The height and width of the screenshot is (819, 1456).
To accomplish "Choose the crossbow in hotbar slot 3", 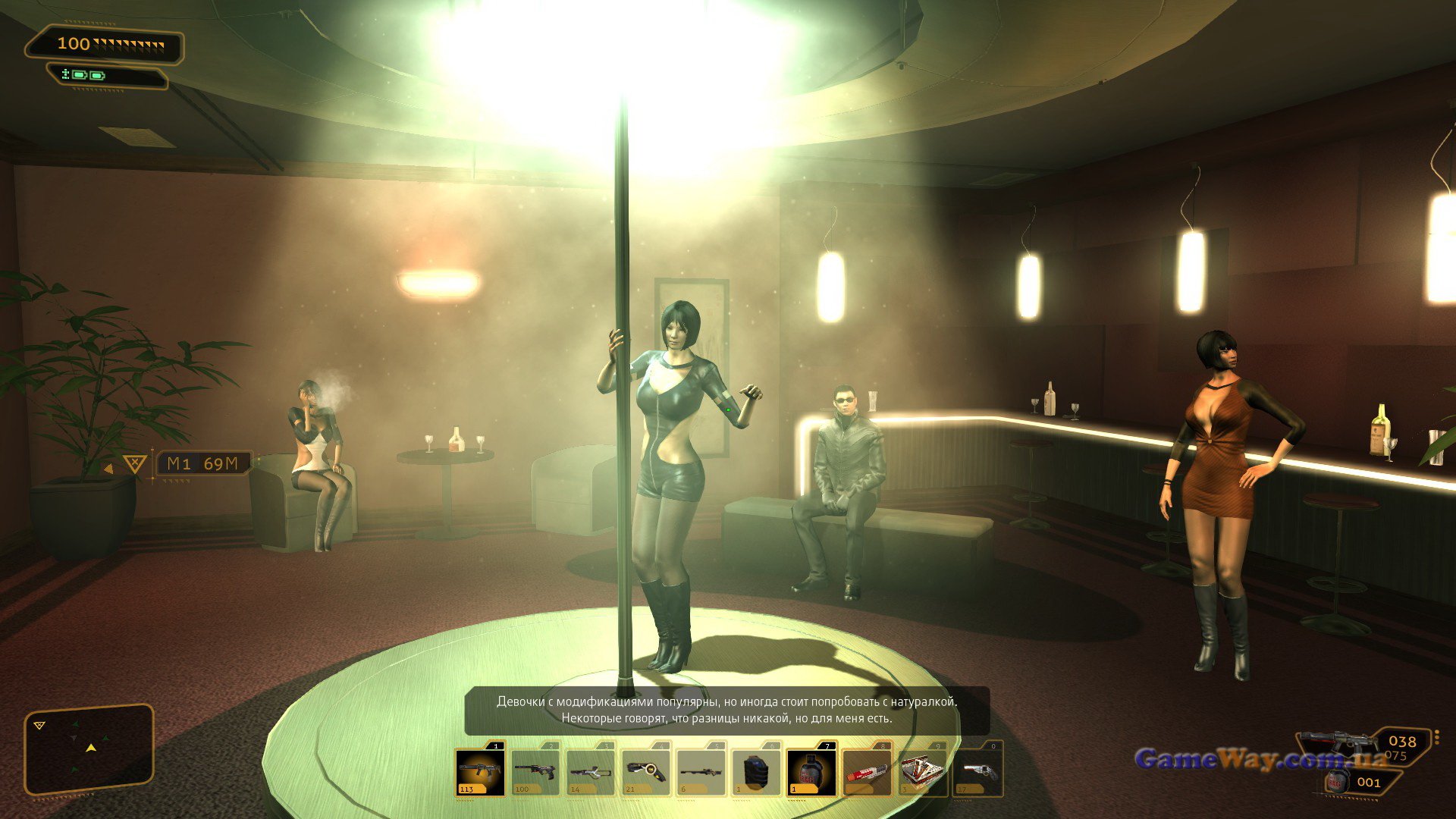I will 591,772.
